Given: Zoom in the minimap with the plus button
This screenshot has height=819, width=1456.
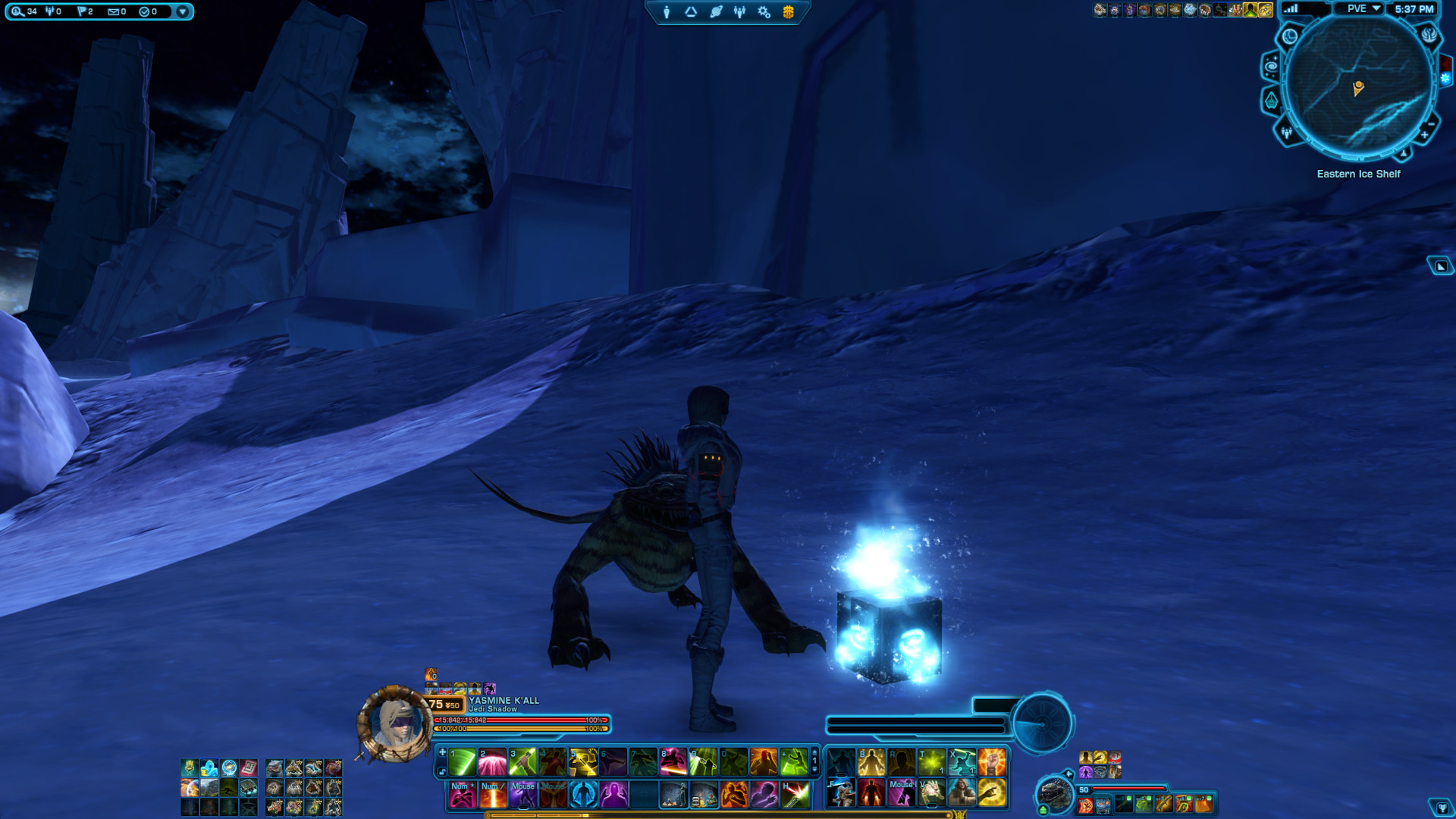Looking at the screenshot, I should (1424, 135).
